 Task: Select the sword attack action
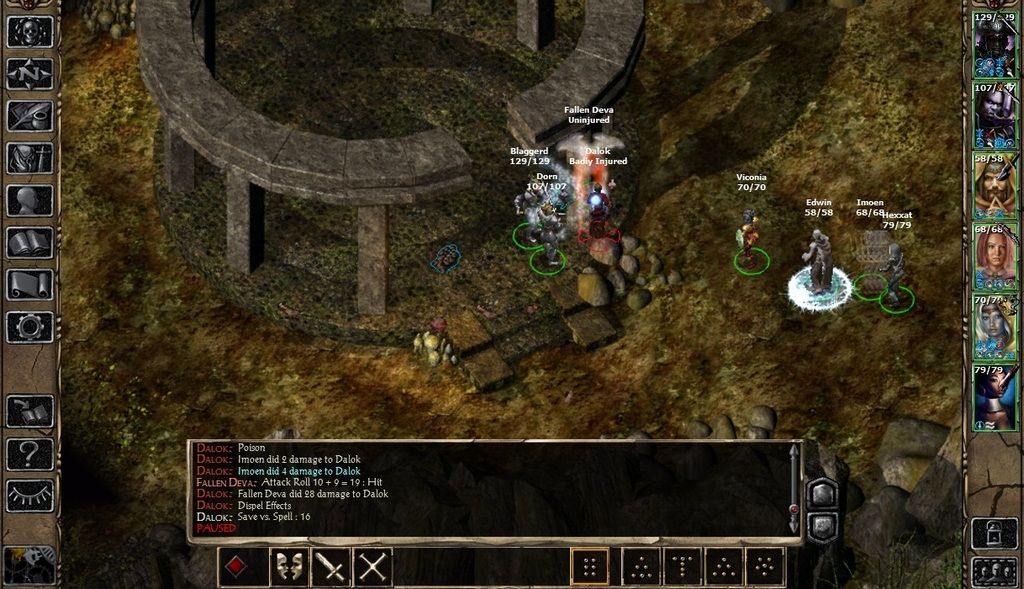click(x=331, y=567)
